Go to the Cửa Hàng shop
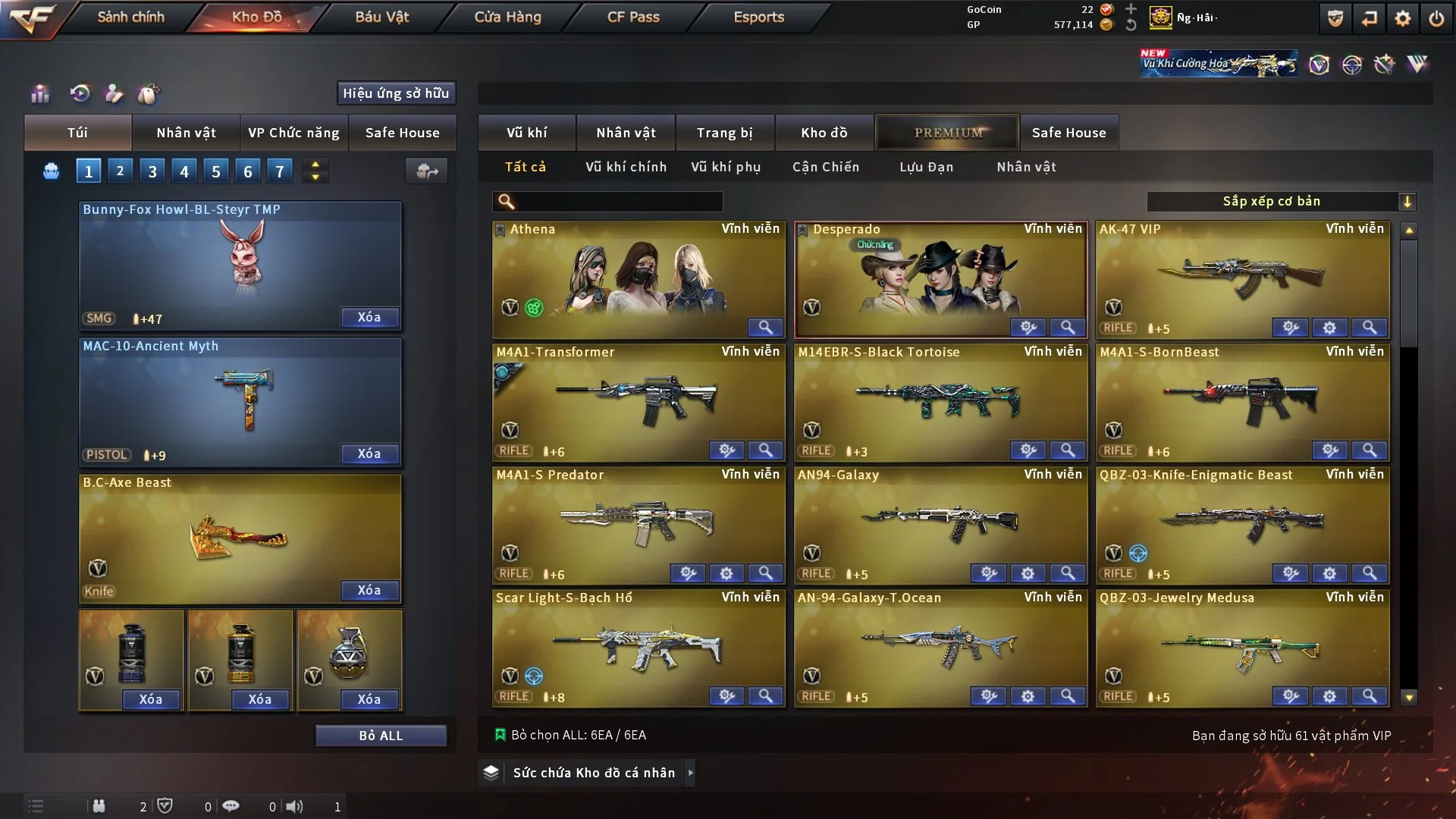 click(507, 17)
